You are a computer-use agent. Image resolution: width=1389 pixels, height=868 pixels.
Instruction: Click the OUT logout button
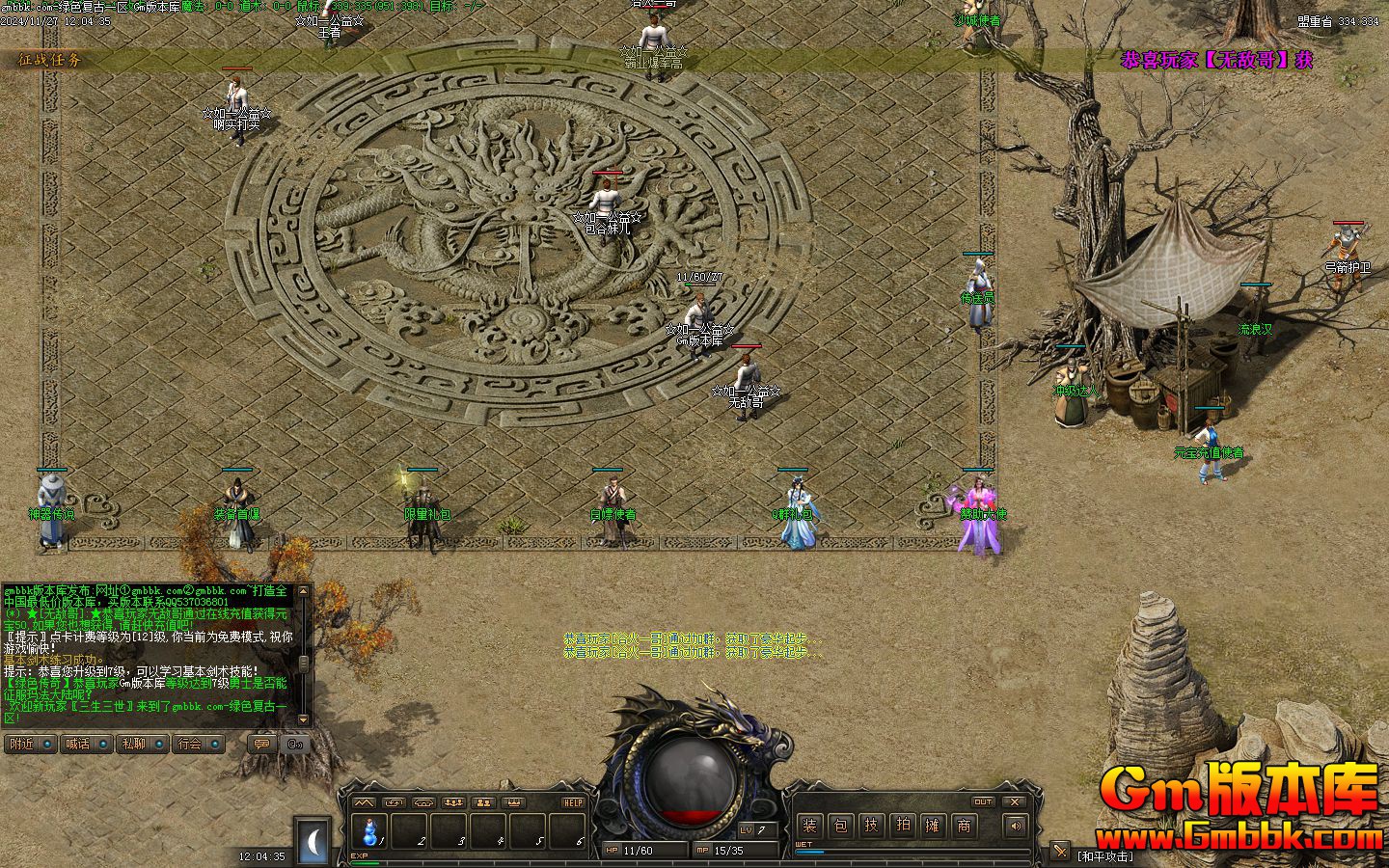pos(982,801)
